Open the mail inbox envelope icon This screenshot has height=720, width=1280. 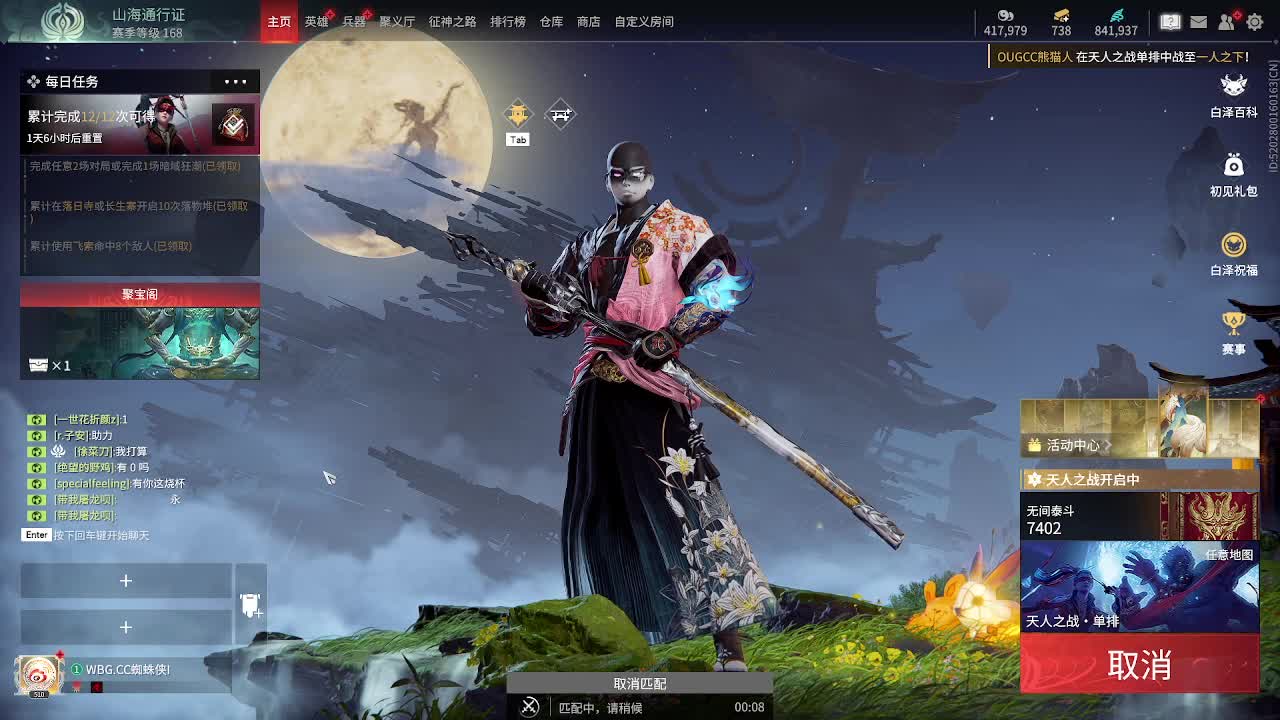point(1199,21)
